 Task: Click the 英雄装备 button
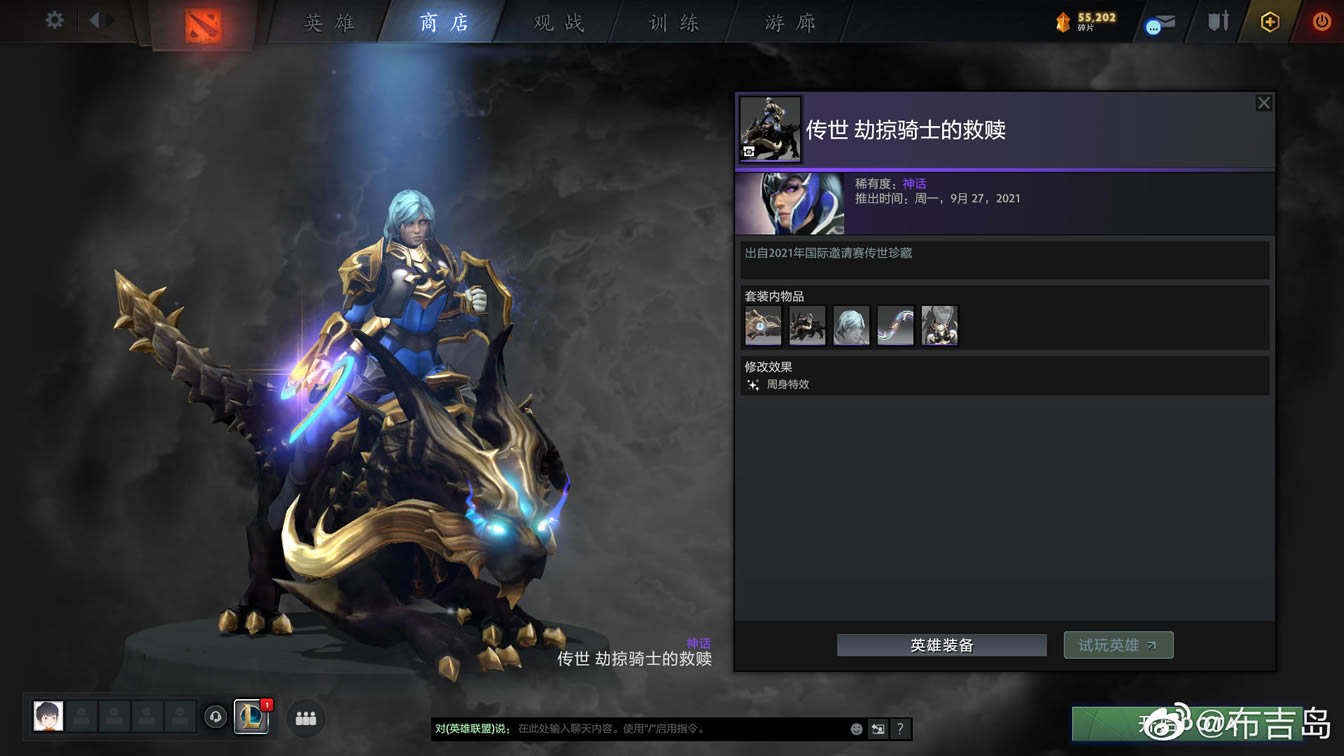coord(940,645)
